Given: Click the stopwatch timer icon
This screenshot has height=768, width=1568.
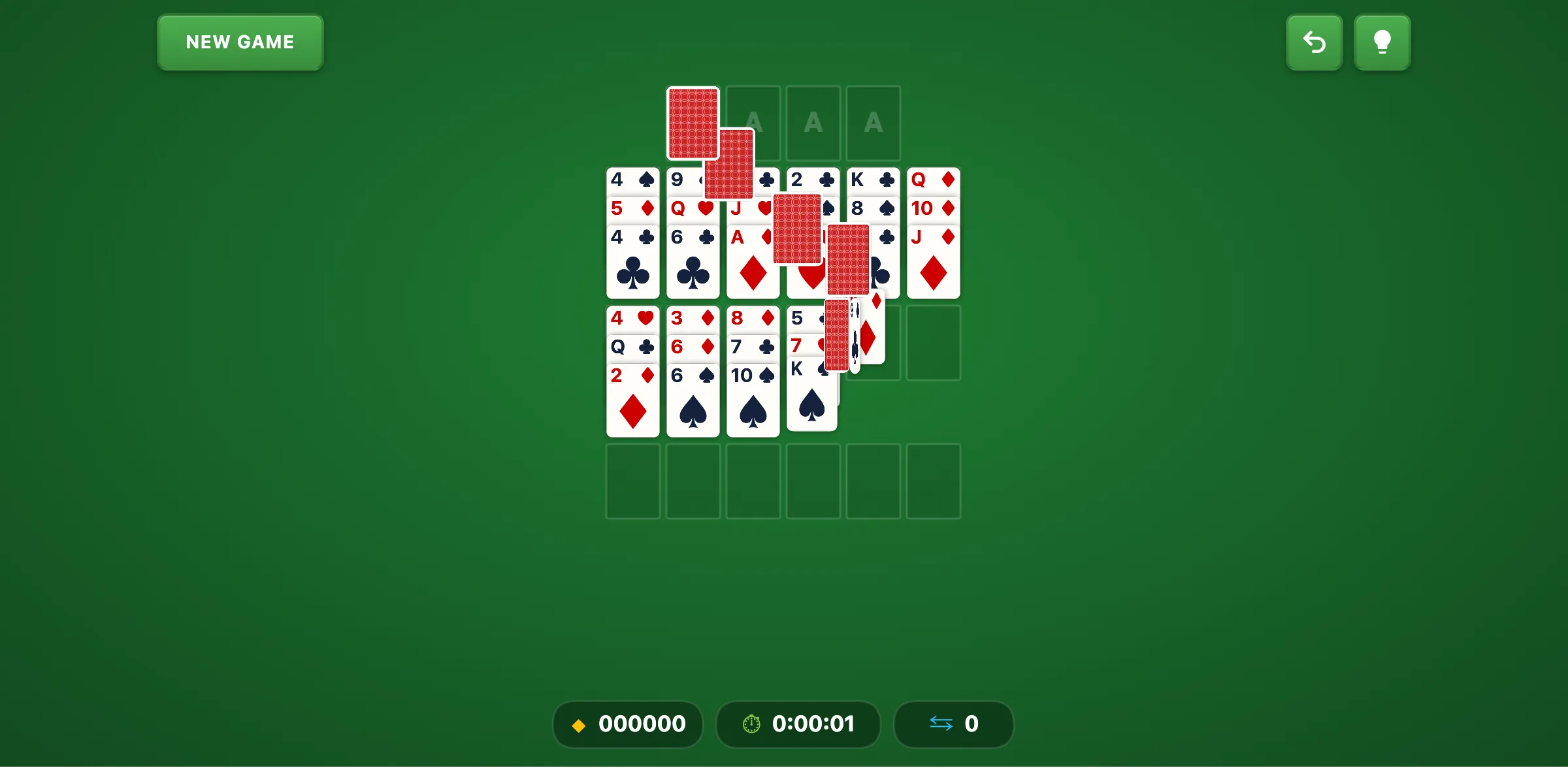Looking at the screenshot, I should (x=751, y=724).
